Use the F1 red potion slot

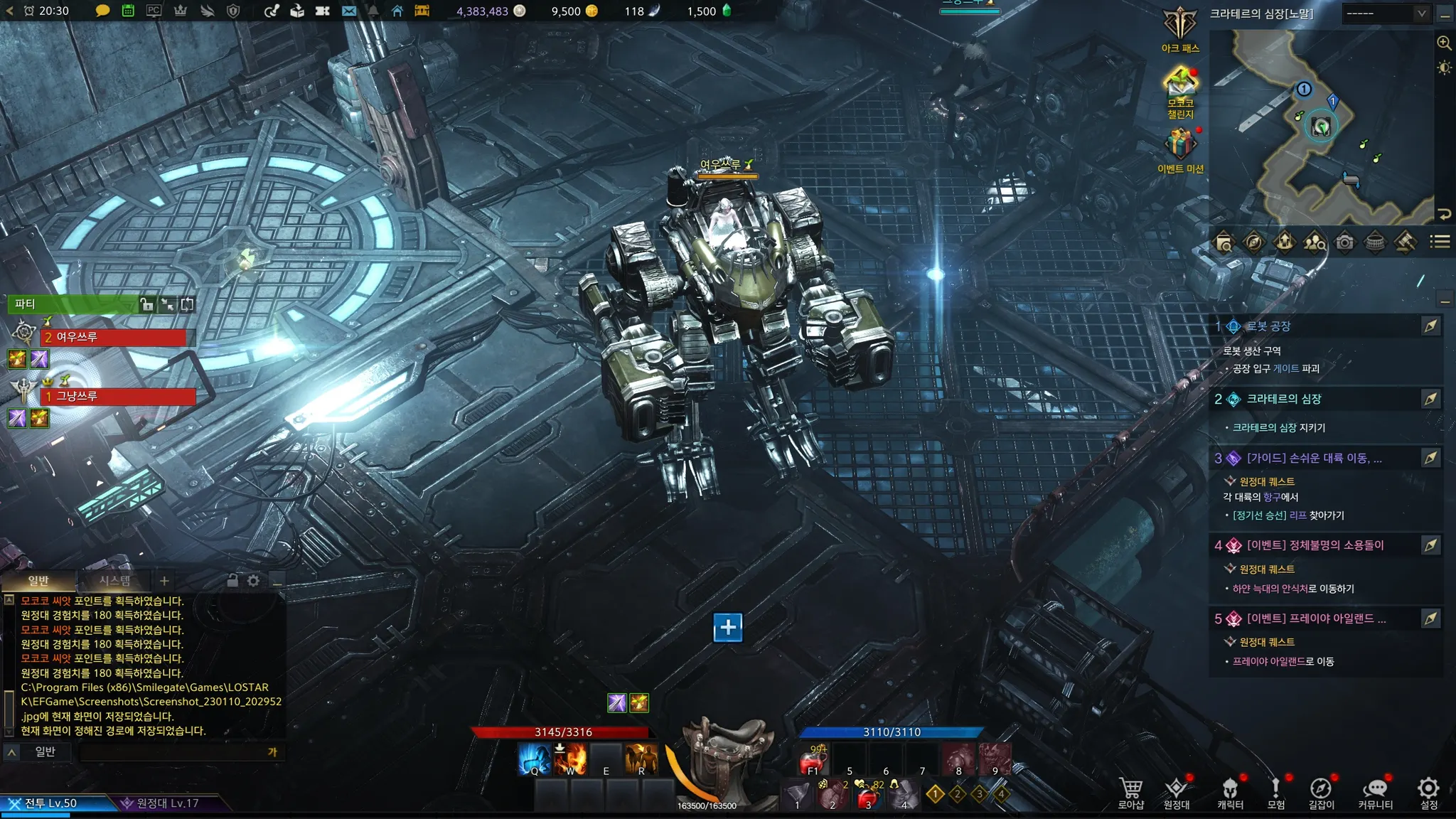pos(813,761)
